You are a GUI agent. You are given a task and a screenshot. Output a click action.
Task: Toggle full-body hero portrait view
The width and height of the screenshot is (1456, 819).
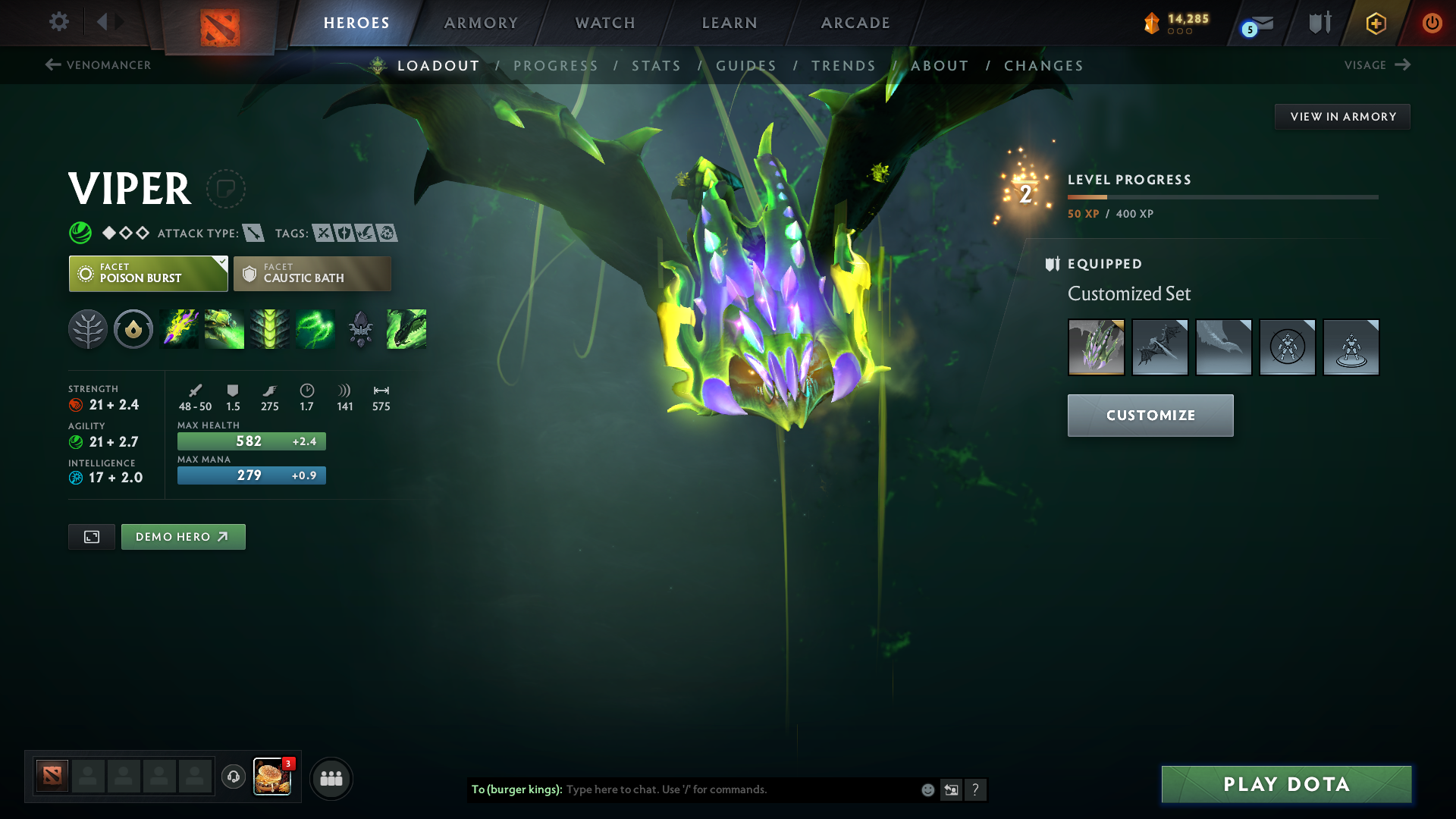point(91,536)
